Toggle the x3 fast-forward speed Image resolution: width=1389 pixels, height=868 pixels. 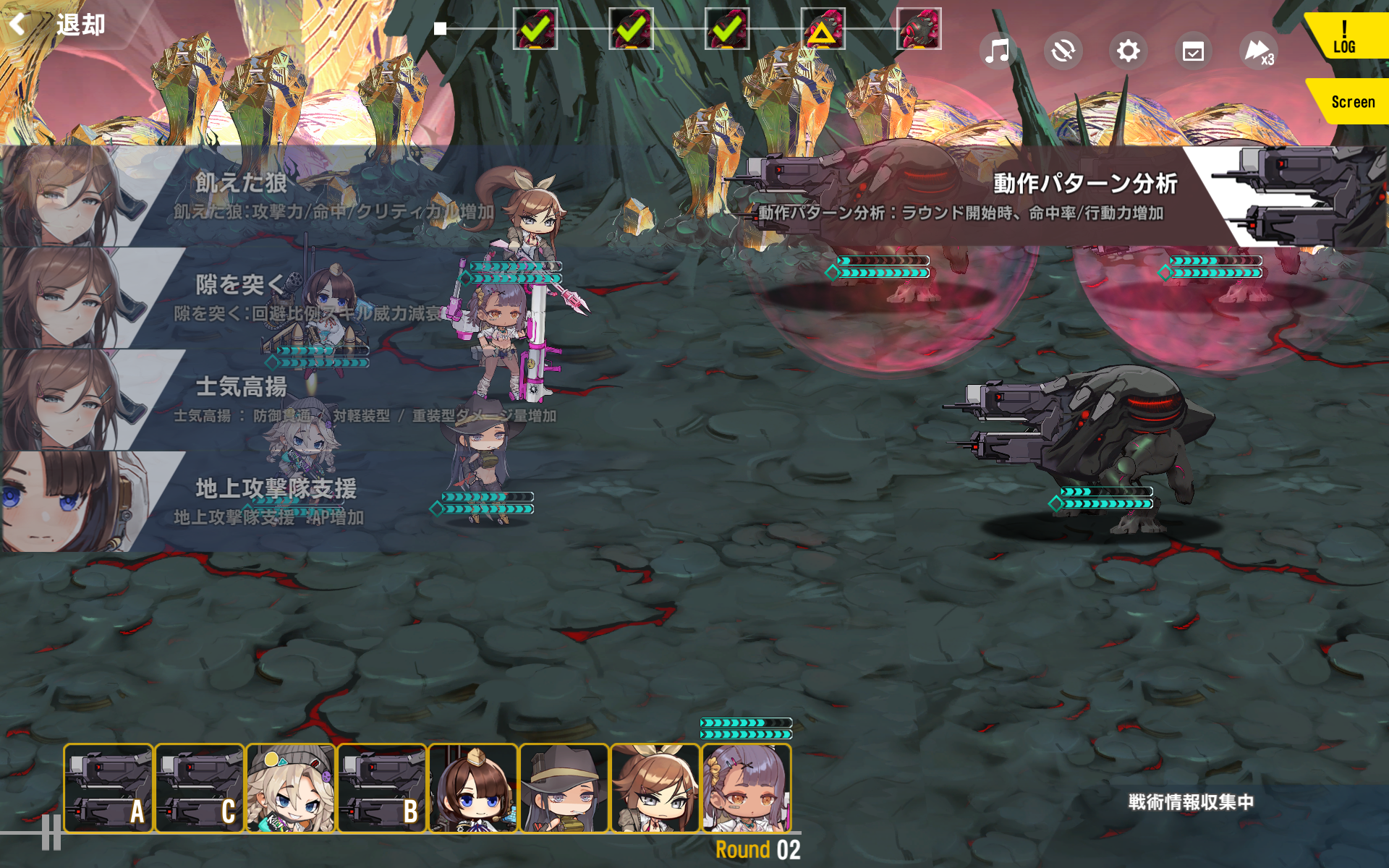click(x=1258, y=51)
